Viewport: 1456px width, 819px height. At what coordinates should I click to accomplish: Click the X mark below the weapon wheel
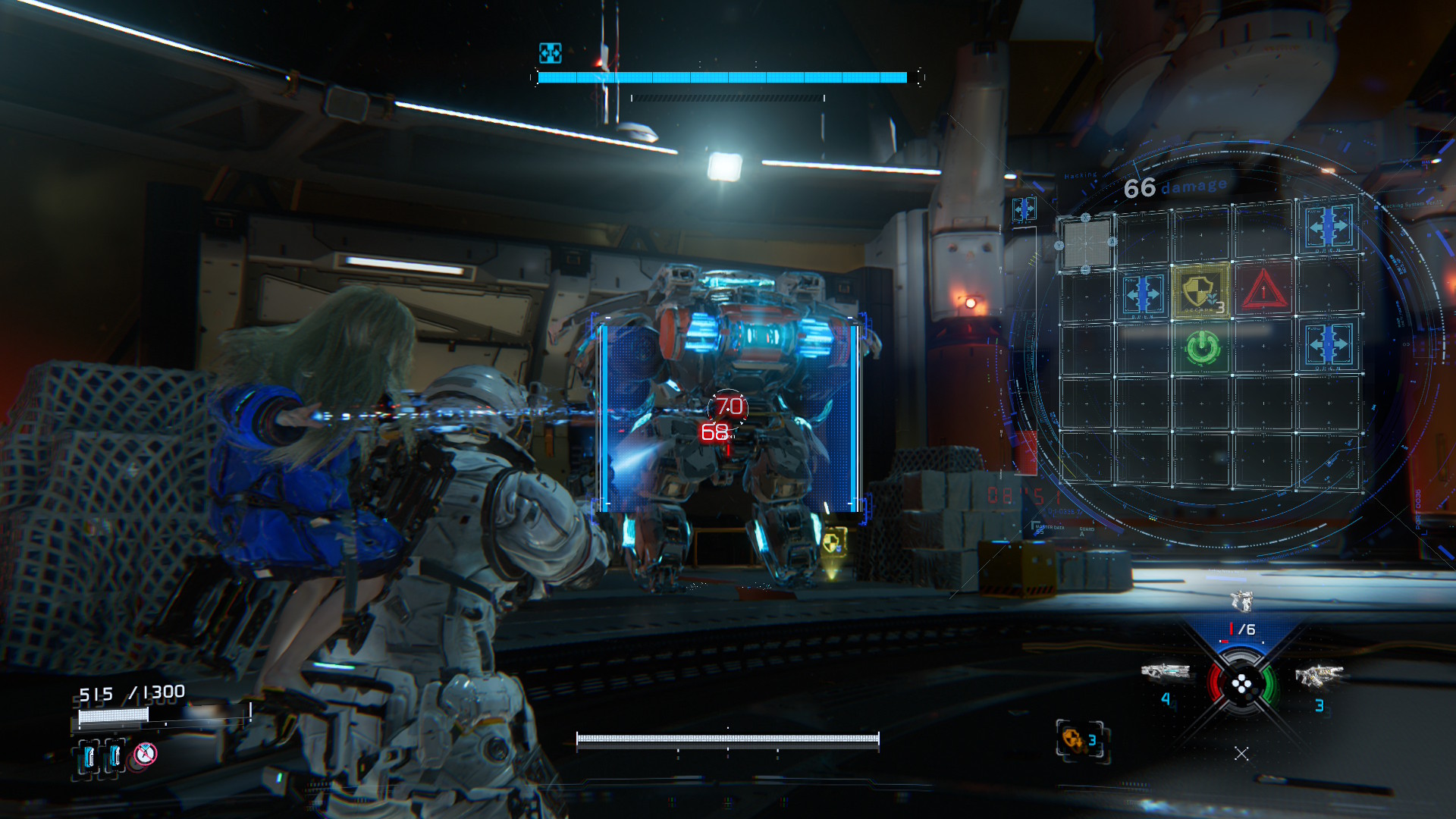click(1241, 753)
